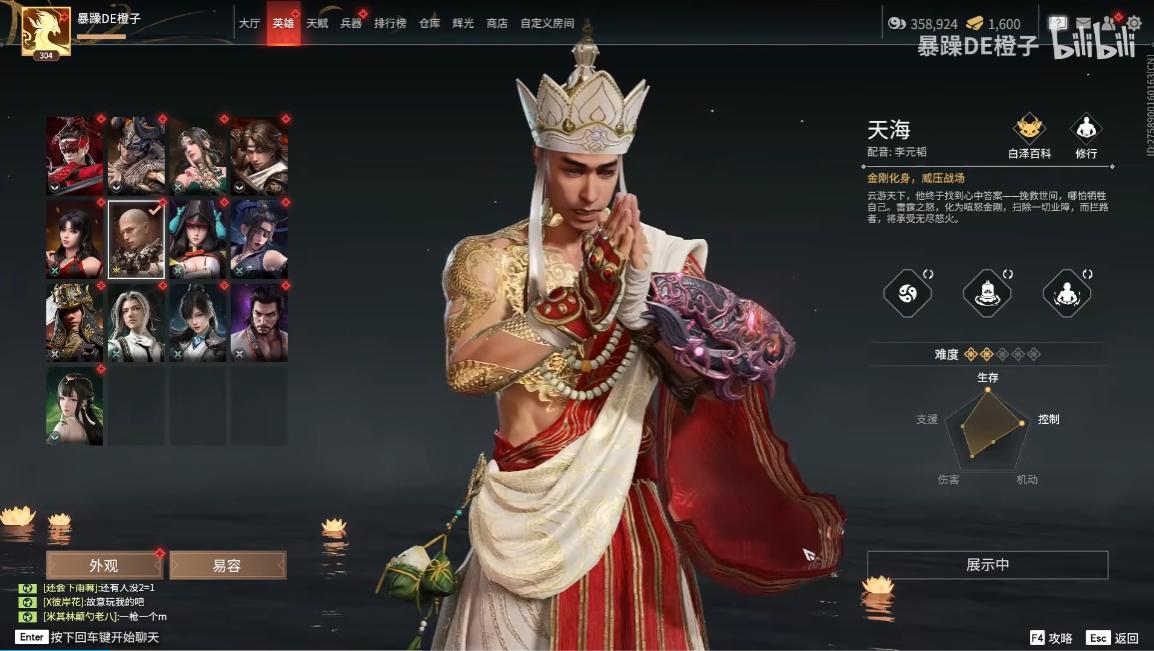Select the 自定义房间 custom room tab
The image size is (1154, 651).
click(547, 24)
